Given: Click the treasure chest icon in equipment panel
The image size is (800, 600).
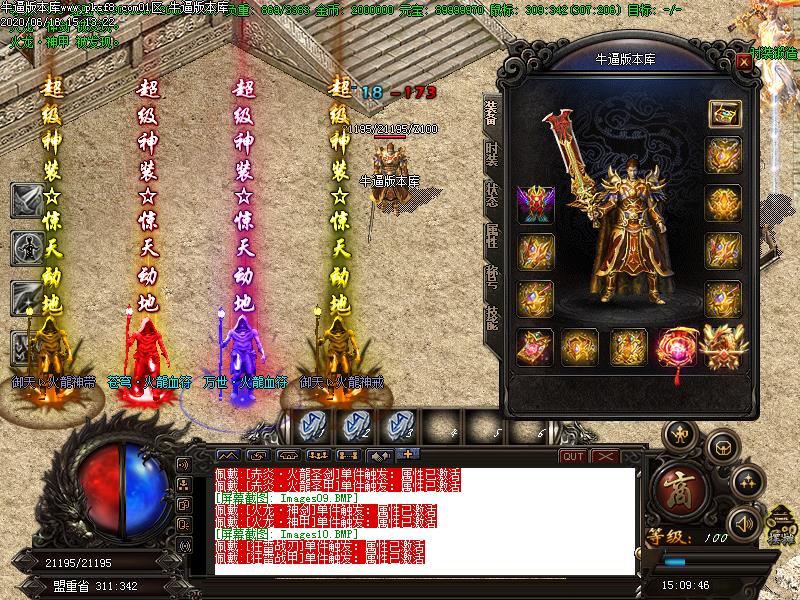Looking at the screenshot, I should coord(723,114).
